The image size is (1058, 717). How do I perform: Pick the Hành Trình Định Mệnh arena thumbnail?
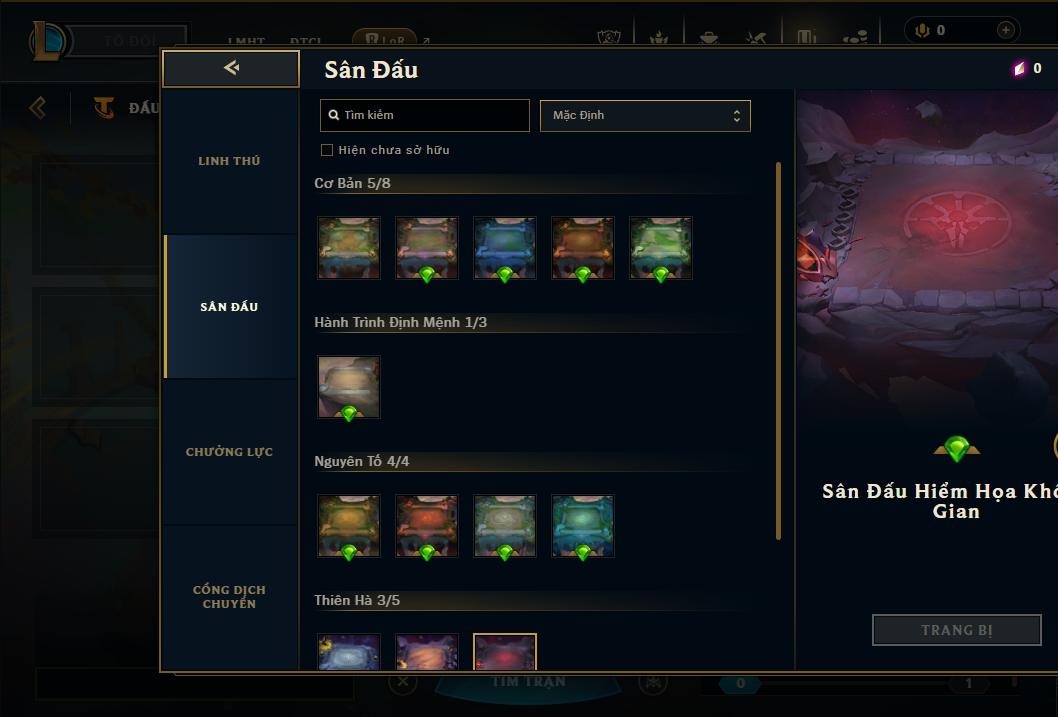349,387
